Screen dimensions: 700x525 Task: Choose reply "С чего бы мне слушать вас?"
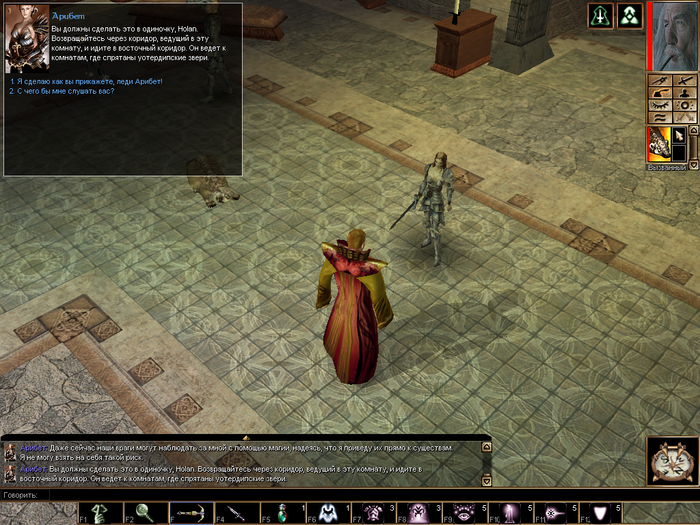[63, 91]
